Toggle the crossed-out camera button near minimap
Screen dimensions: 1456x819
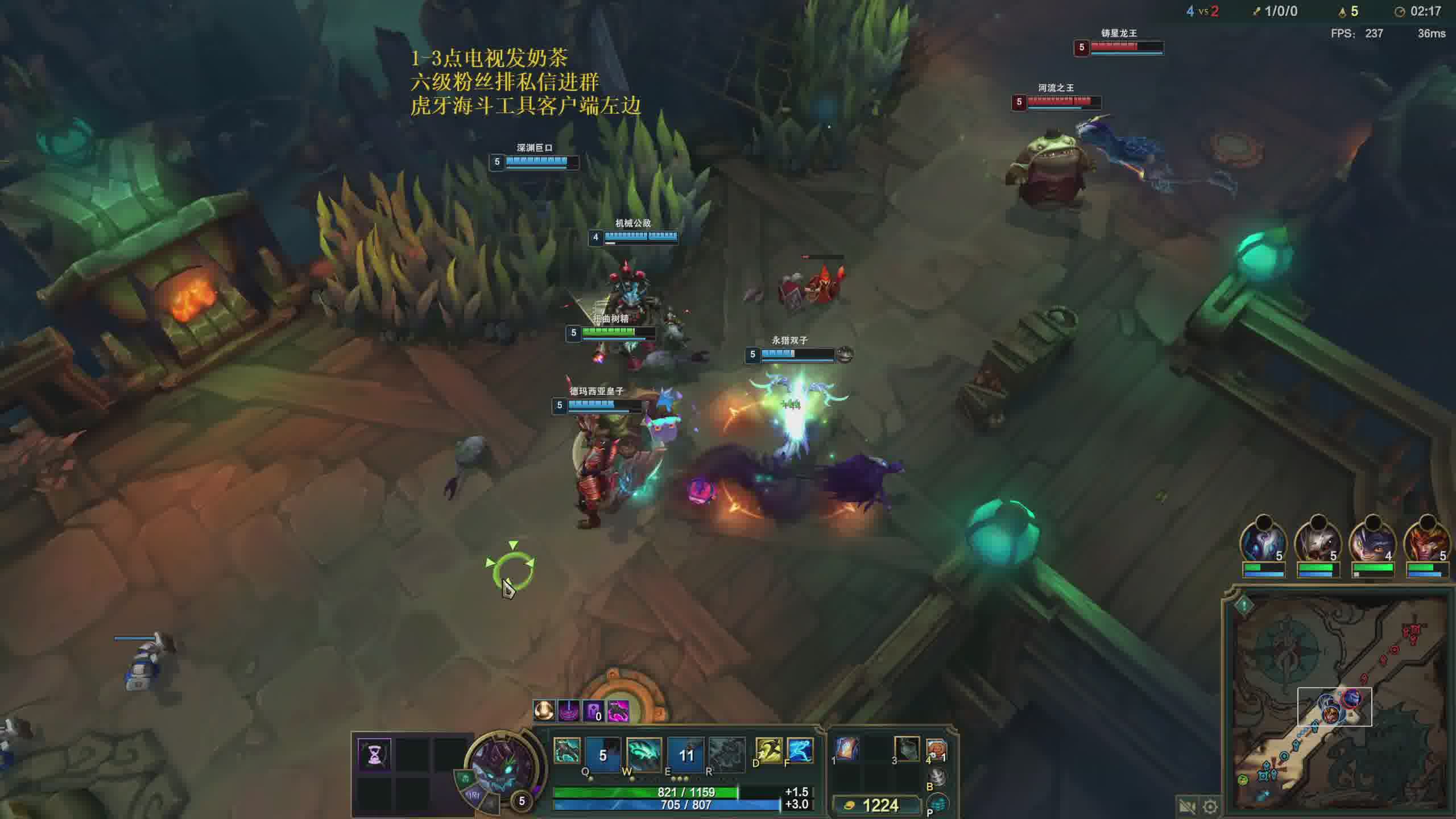(1186, 806)
